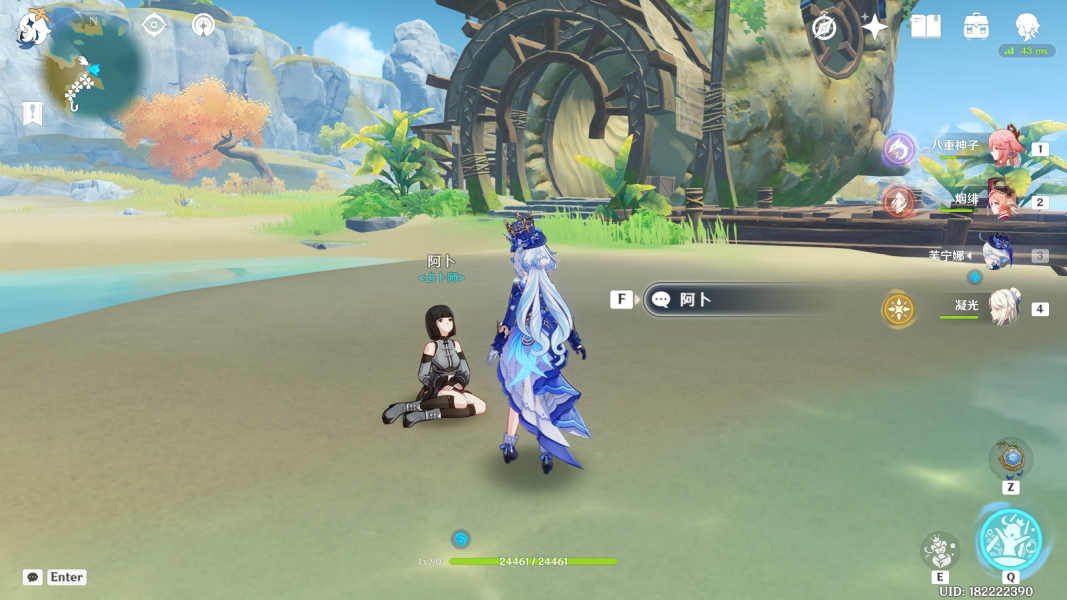
Task: Open the Paimon menu
Action: click(33, 27)
